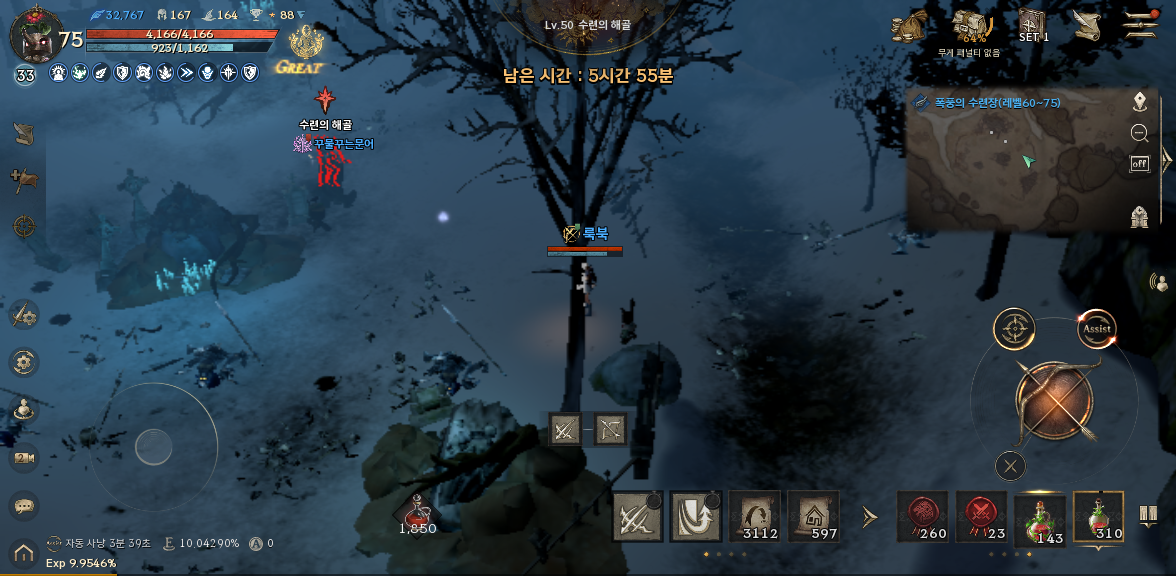Open the inventory bag showing 64%
Viewport: 1176px width, 576px height.
point(969,26)
